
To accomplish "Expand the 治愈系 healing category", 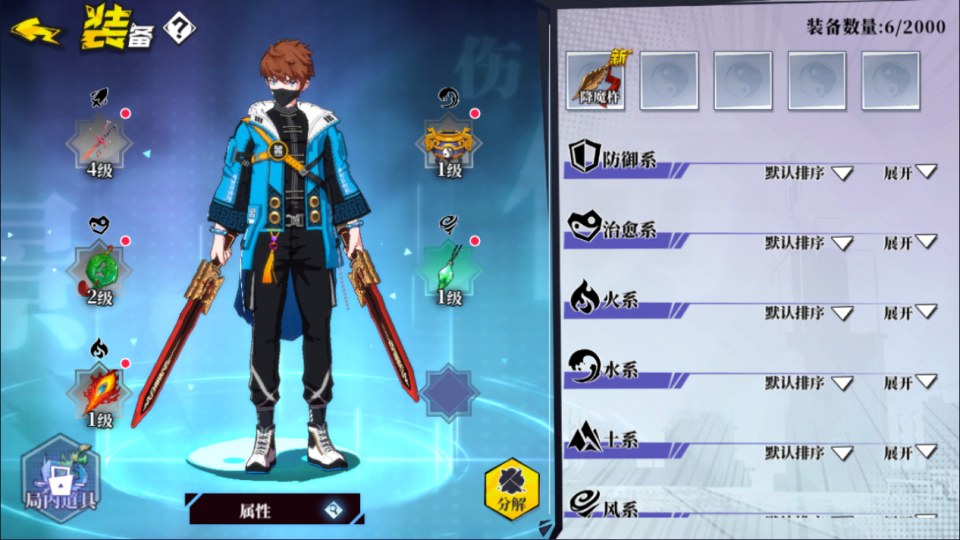I will 911,243.
